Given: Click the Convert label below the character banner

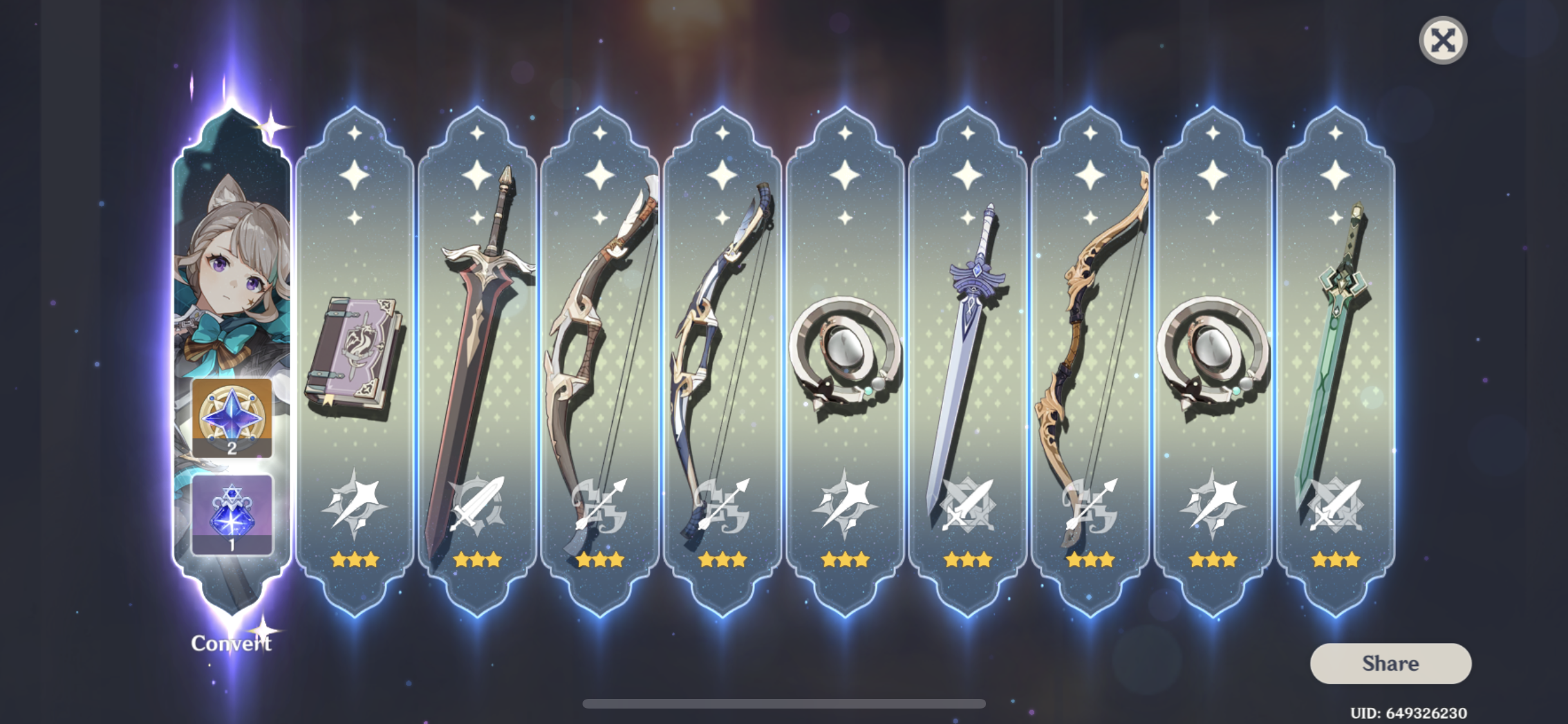Looking at the screenshot, I should point(231,642).
